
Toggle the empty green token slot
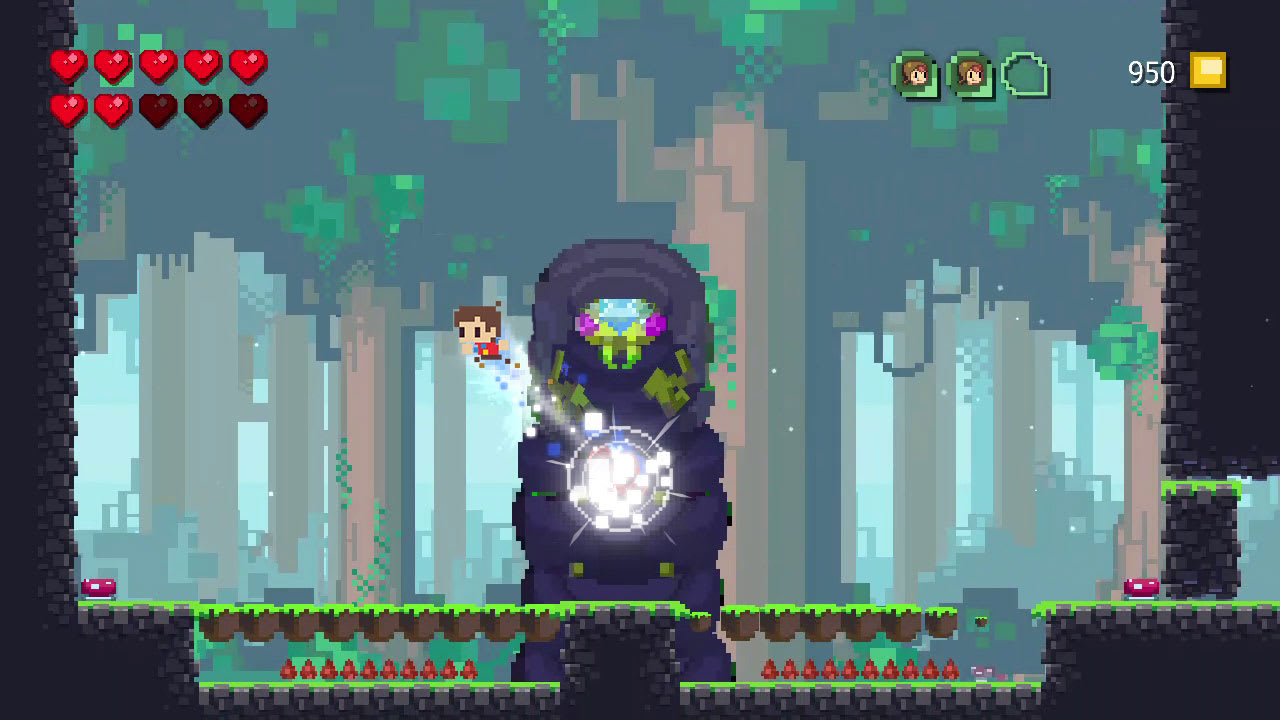(1023, 73)
